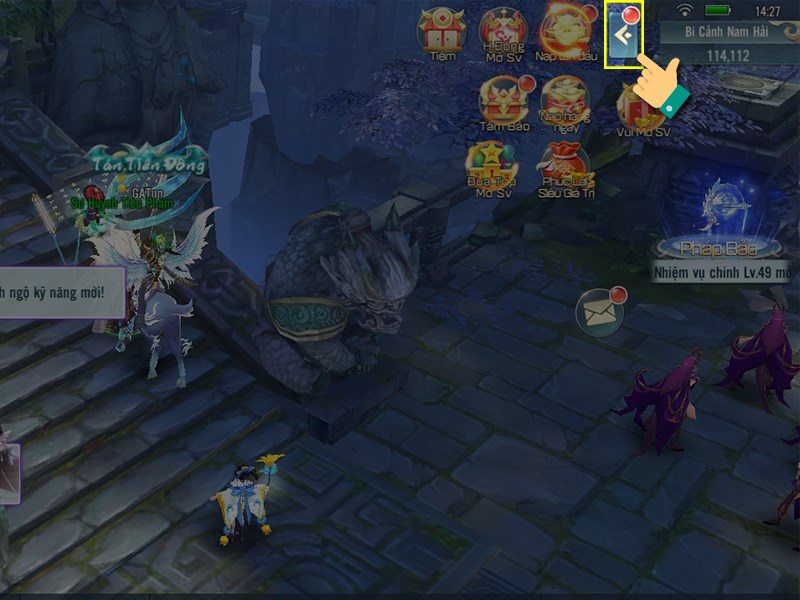Open the H.Động Mở Sv event

click(503, 33)
